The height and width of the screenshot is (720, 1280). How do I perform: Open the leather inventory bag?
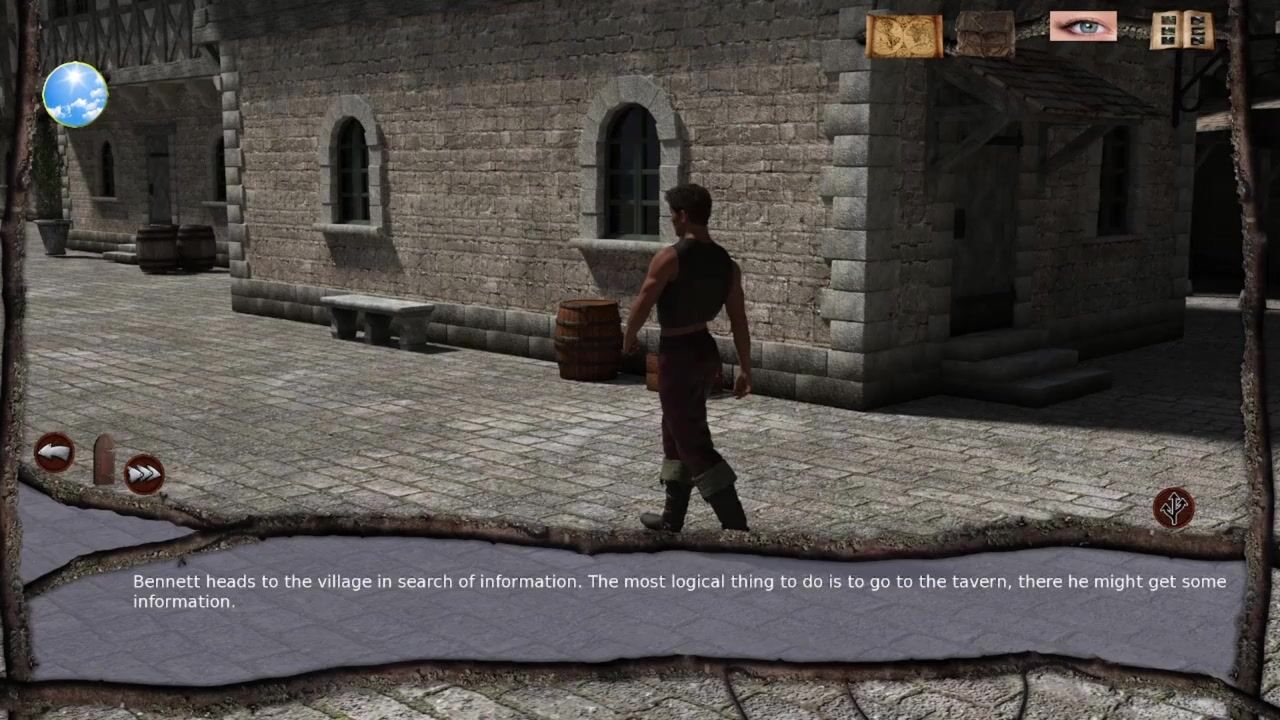click(x=984, y=33)
